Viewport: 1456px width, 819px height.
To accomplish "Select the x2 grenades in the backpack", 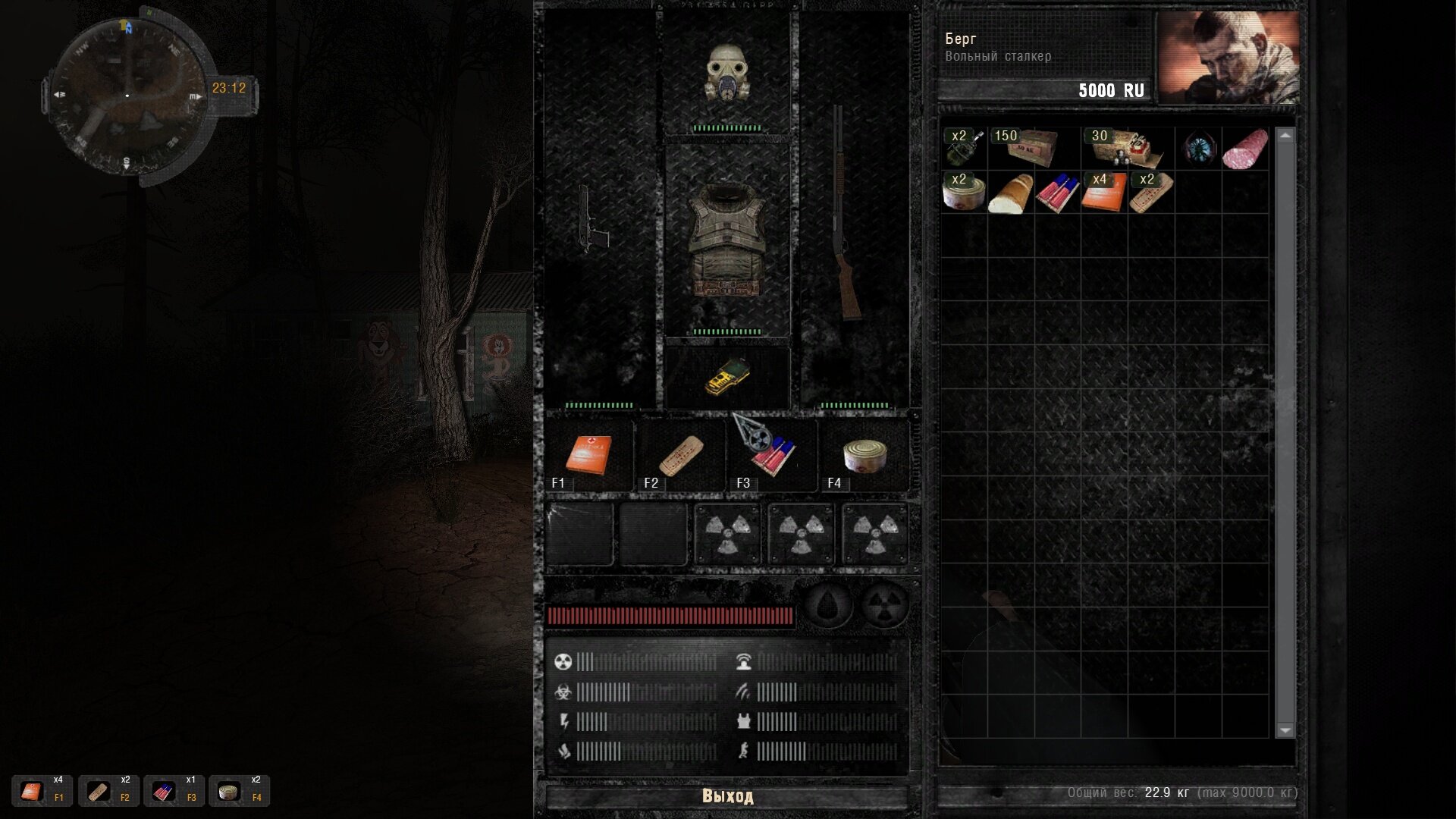I will [x=964, y=148].
